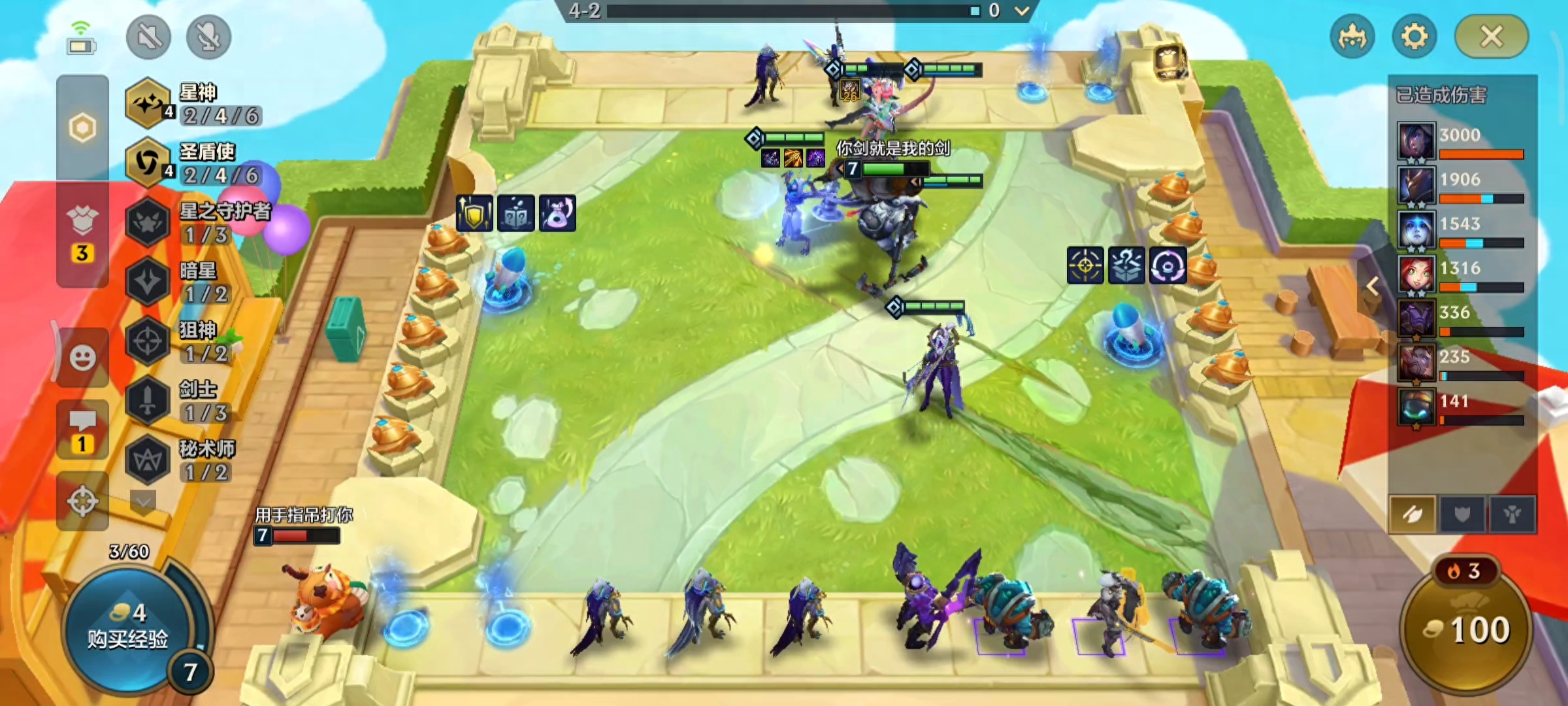Toggle the muted microphone button
This screenshot has width=1568, height=706.
pyautogui.click(x=208, y=37)
